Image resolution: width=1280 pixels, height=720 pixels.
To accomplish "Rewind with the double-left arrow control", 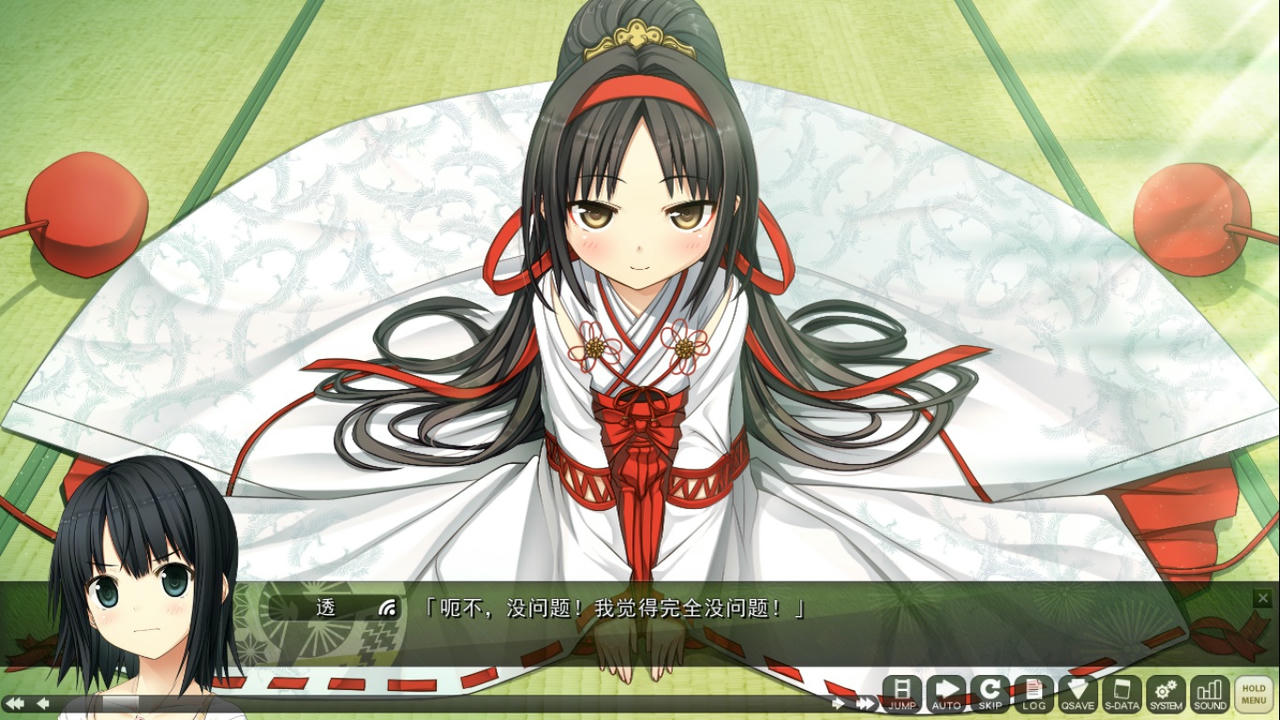I will [14, 703].
